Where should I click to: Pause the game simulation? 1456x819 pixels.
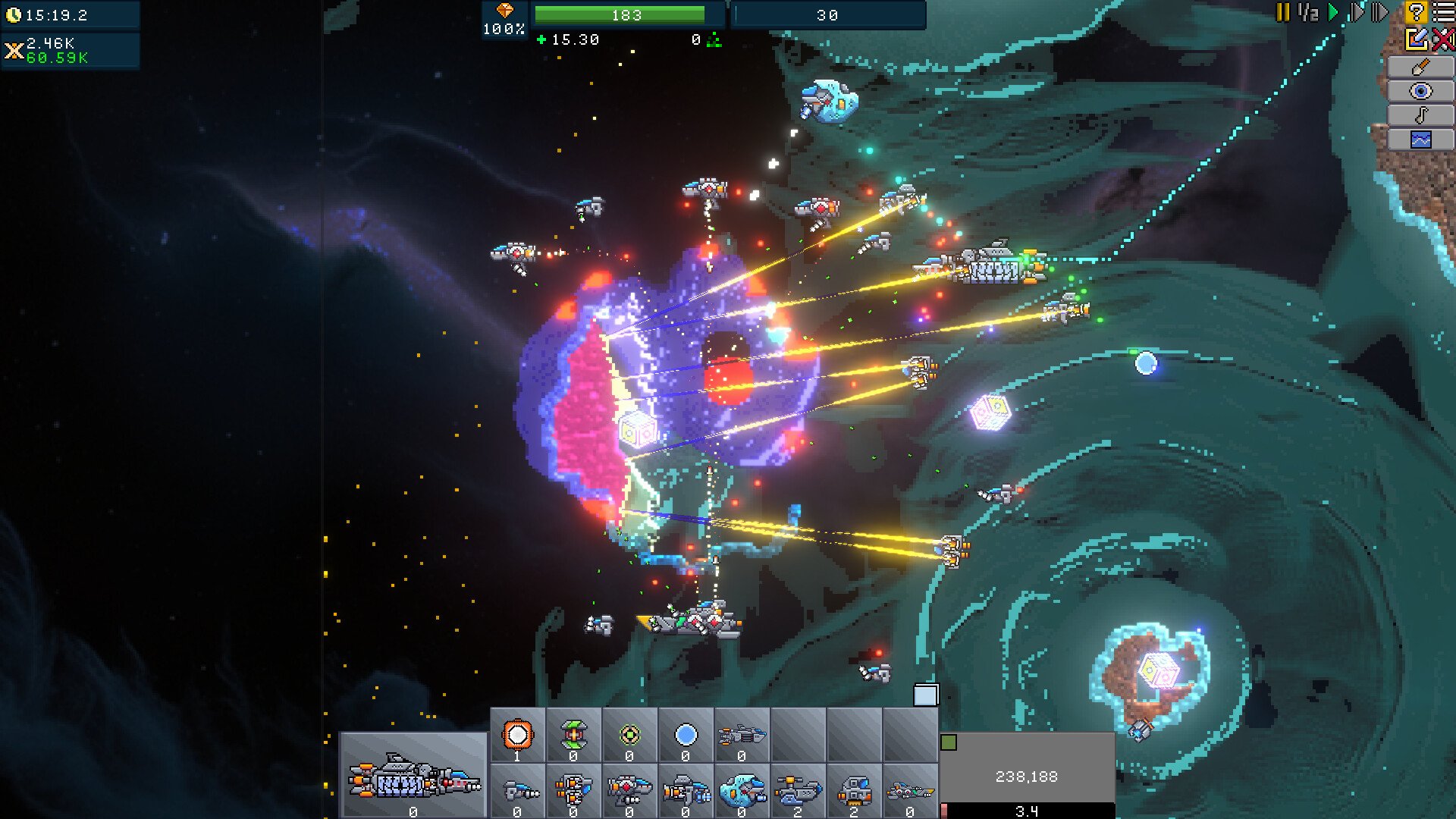point(1282,12)
